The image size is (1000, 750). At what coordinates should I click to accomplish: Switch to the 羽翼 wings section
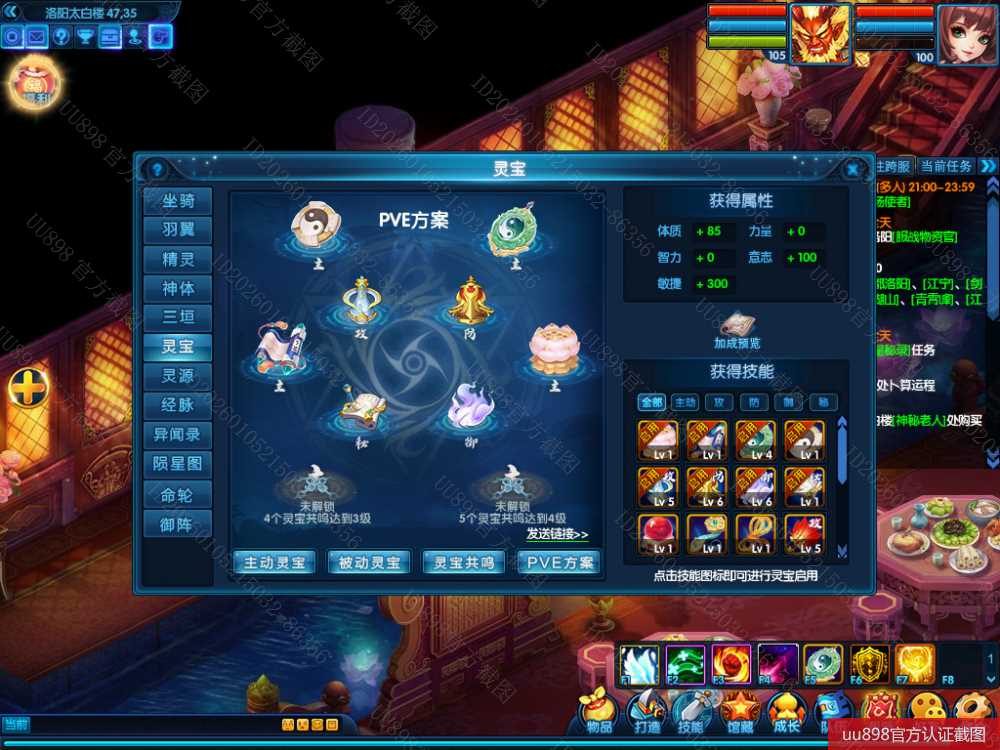pos(178,230)
